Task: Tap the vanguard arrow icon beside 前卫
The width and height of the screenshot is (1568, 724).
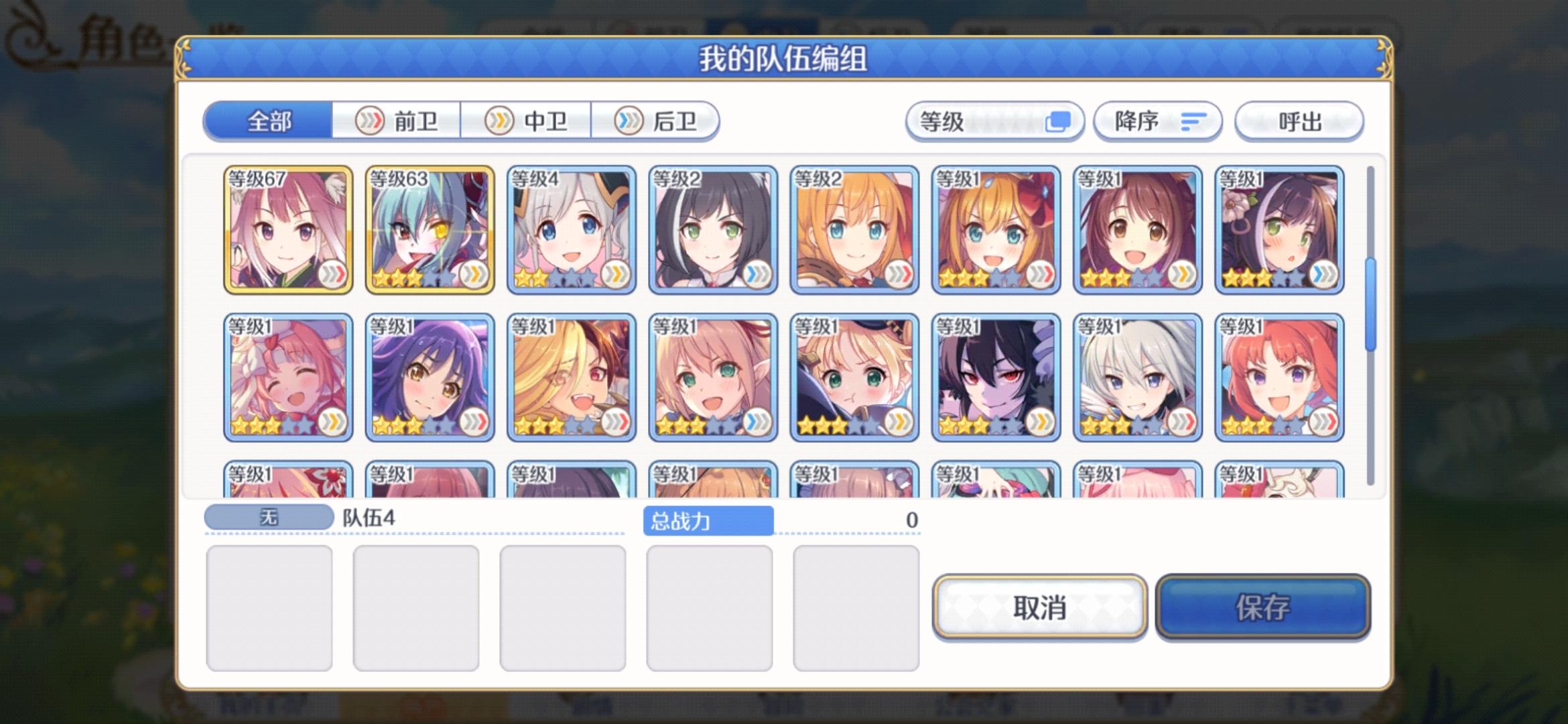Action: 369,121
